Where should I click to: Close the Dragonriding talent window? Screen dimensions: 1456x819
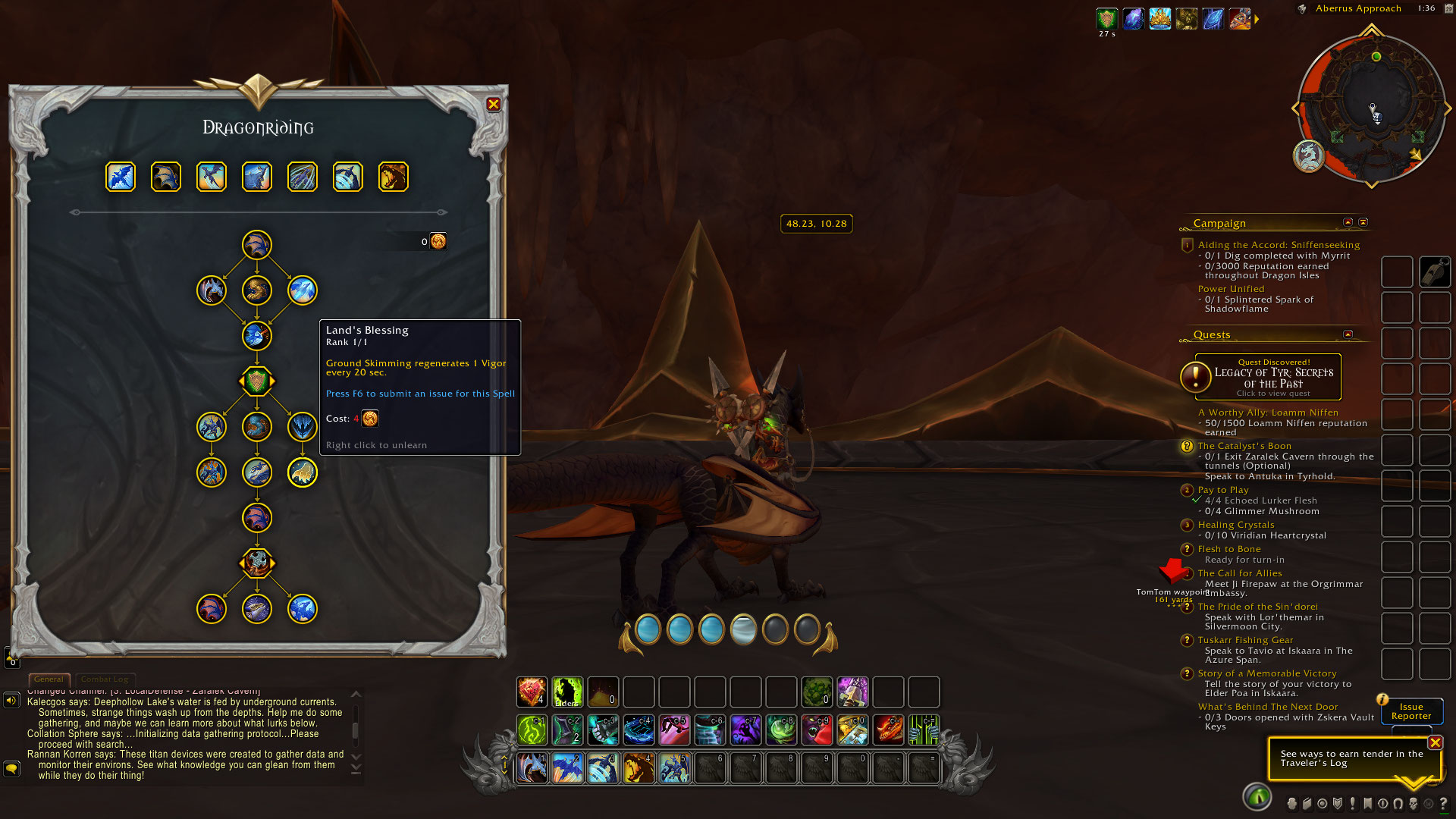tap(494, 105)
